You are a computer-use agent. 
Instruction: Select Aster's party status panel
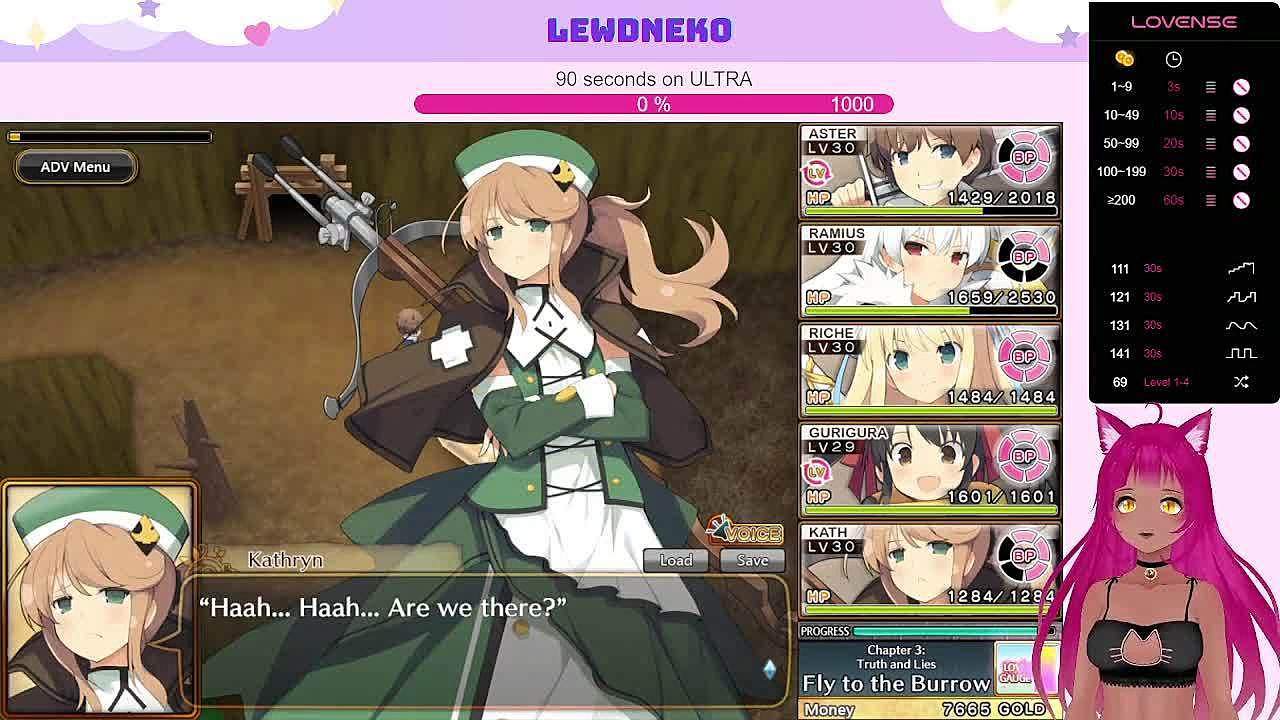(929, 170)
